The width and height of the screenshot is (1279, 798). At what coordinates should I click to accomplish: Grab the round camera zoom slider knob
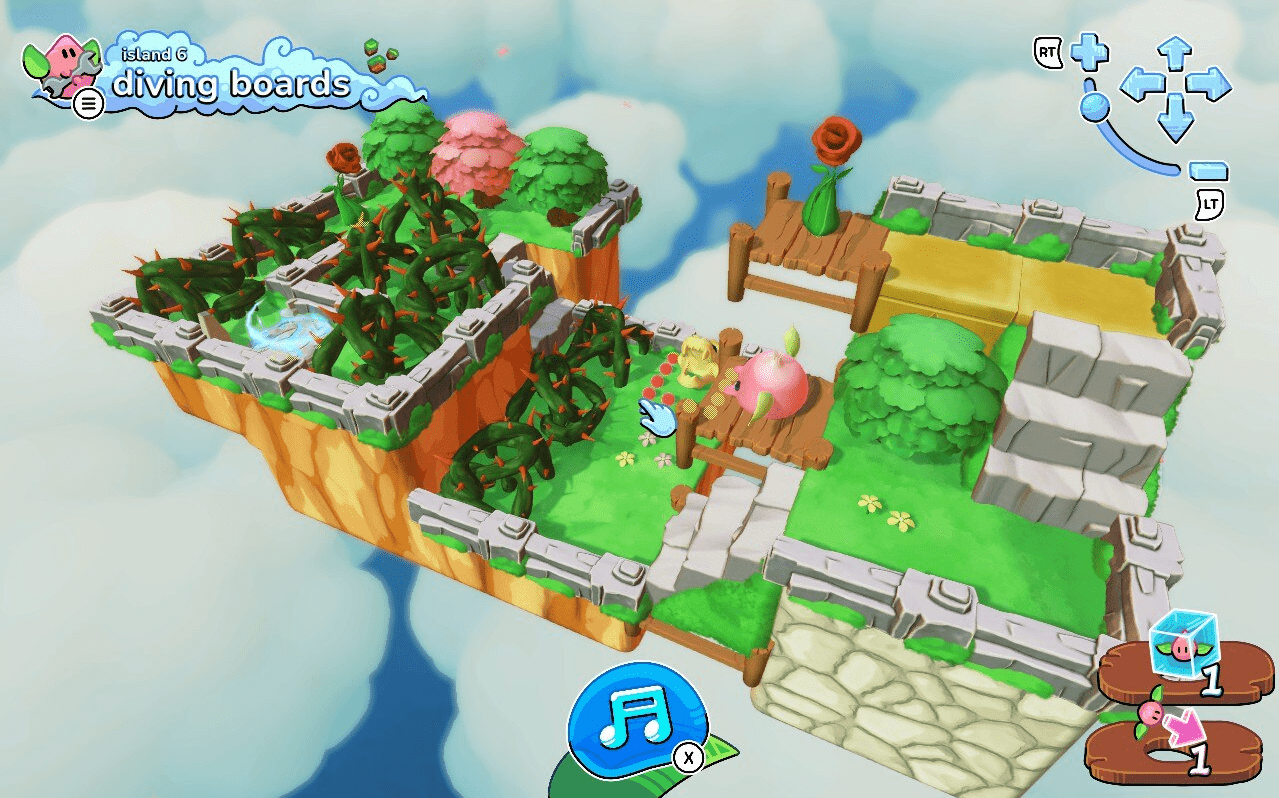[1096, 105]
